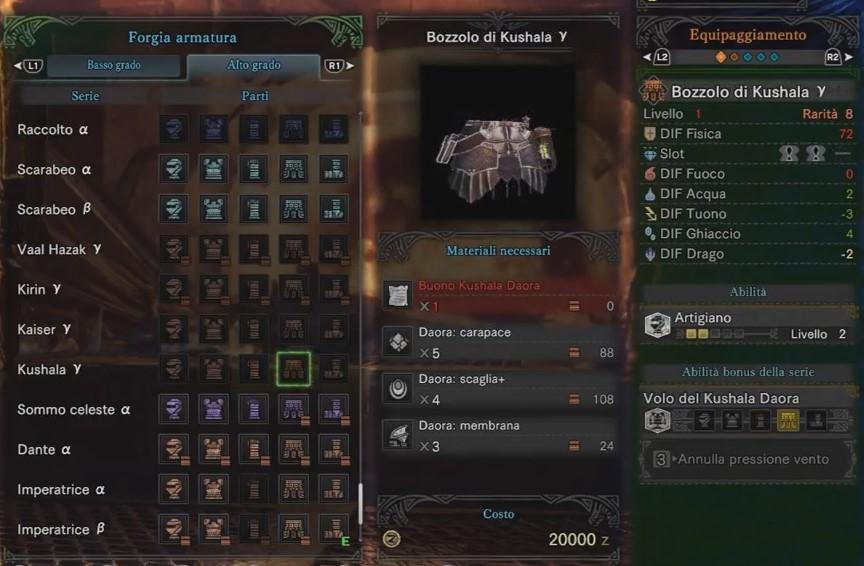Select the Sommo celeste α chest armor
The image size is (864, 566).
[x=214, y=409]
